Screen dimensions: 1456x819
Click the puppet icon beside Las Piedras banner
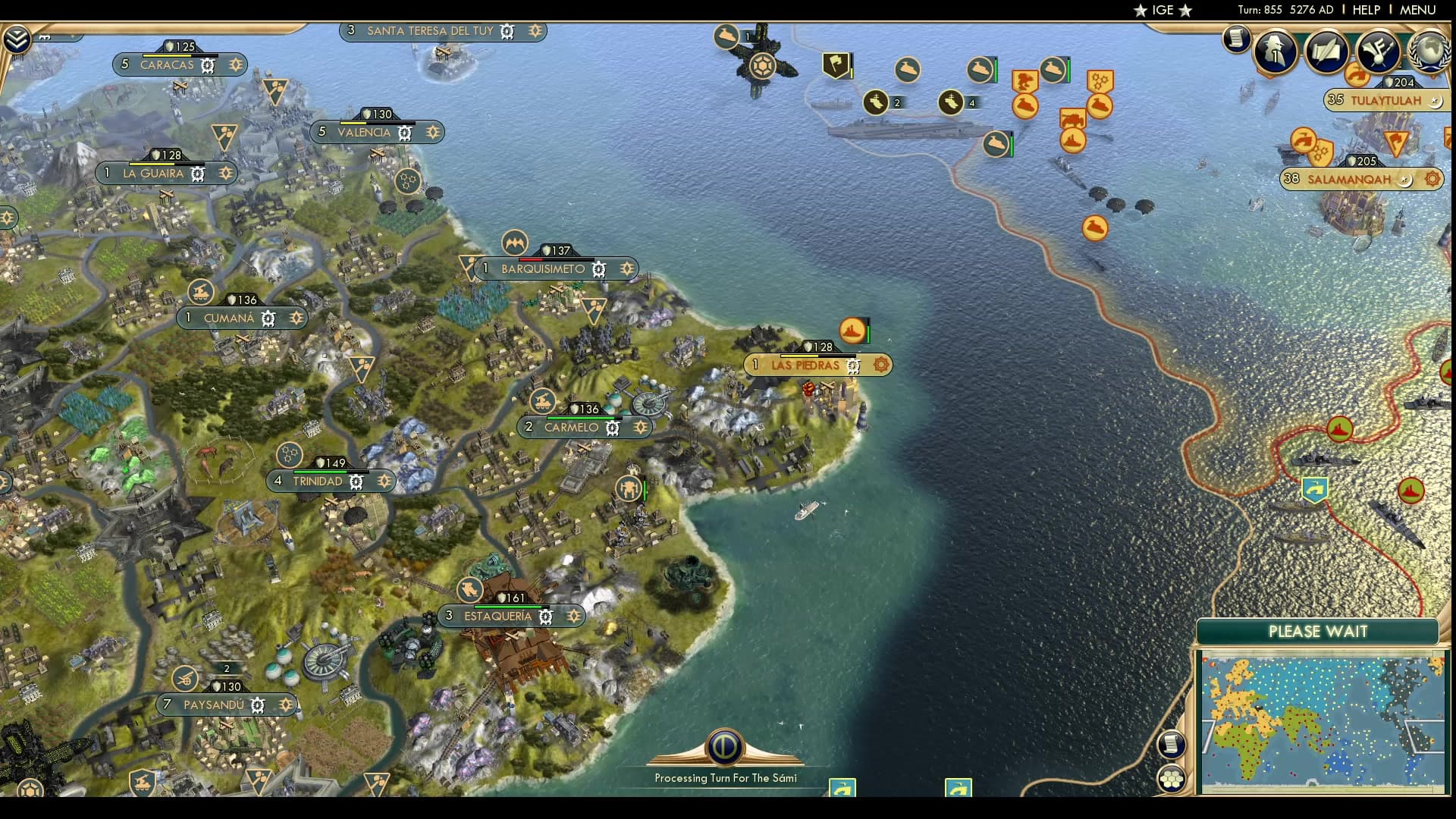click(x=880, y=365)
